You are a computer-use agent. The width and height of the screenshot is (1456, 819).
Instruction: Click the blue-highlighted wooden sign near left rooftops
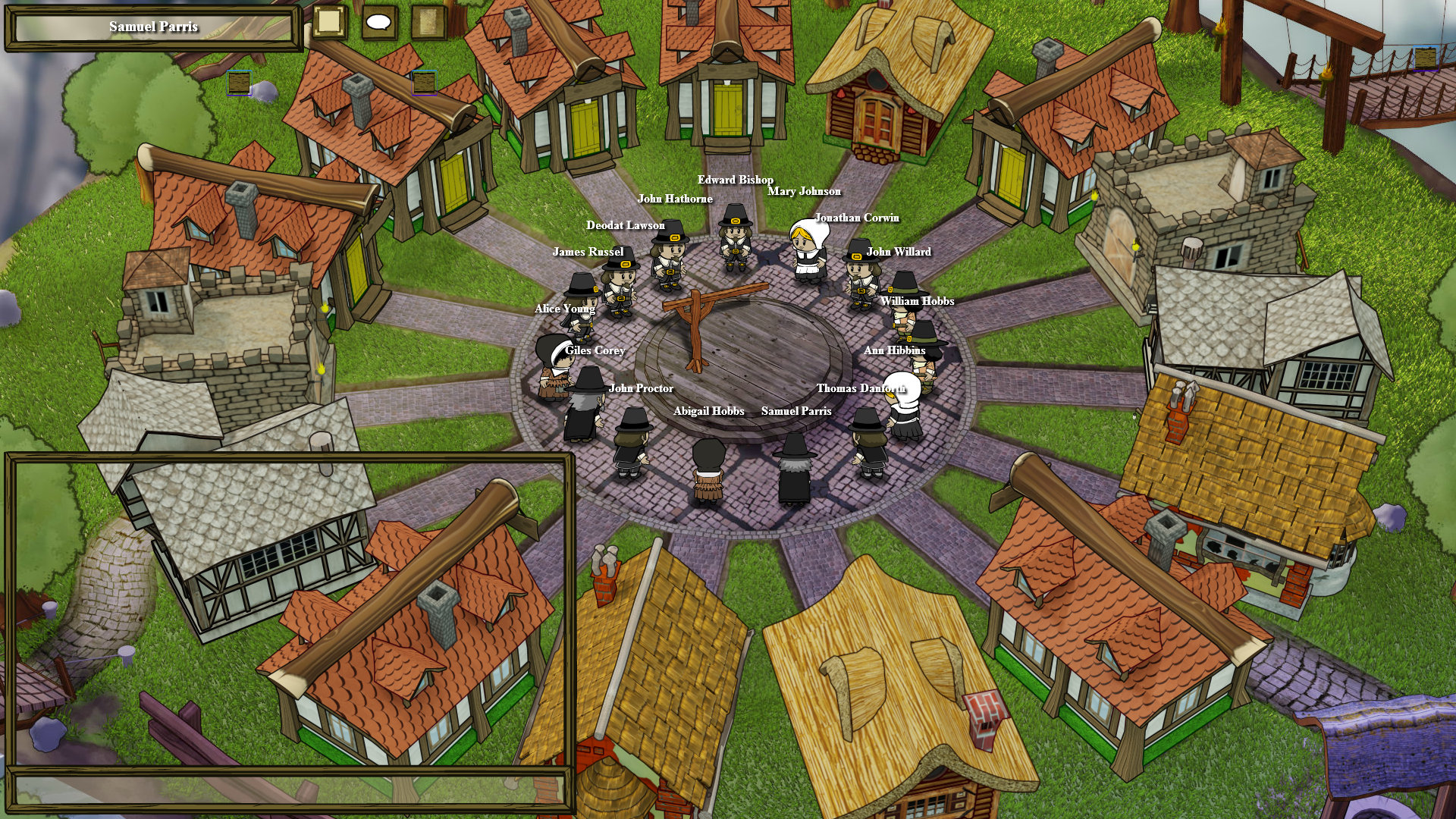[239, 82]
